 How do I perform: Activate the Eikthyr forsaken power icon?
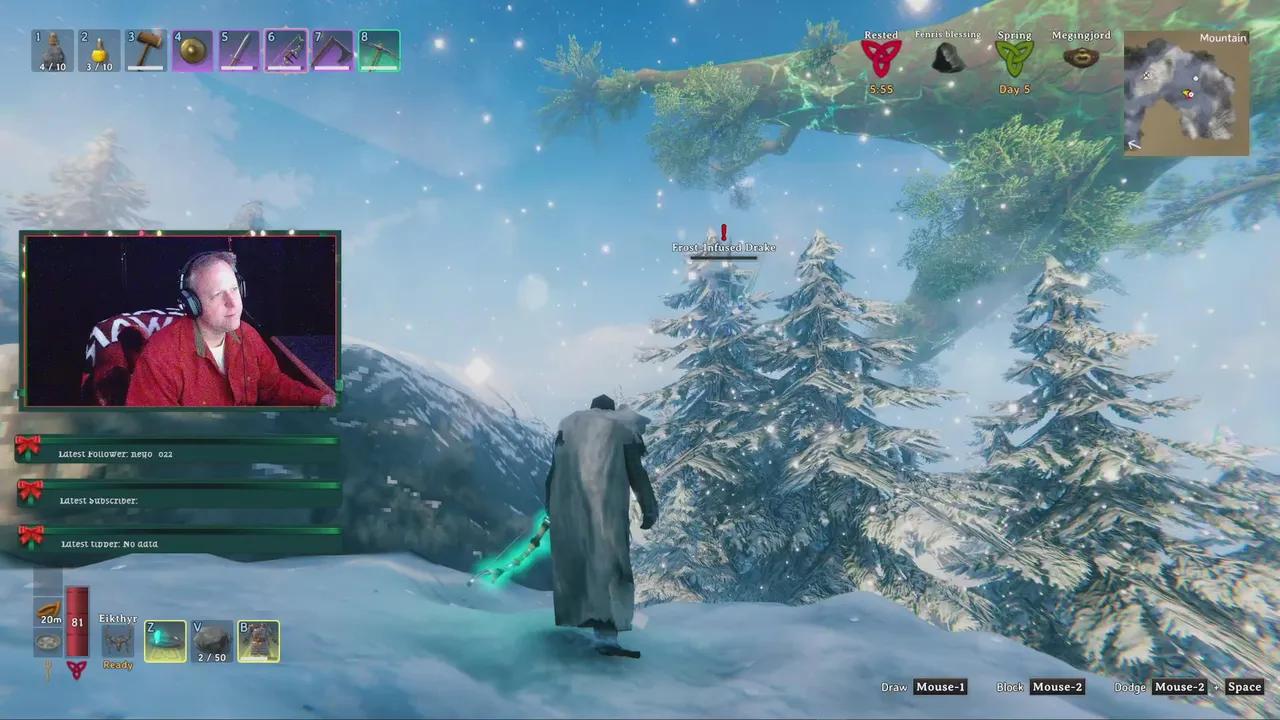(118, 642)
